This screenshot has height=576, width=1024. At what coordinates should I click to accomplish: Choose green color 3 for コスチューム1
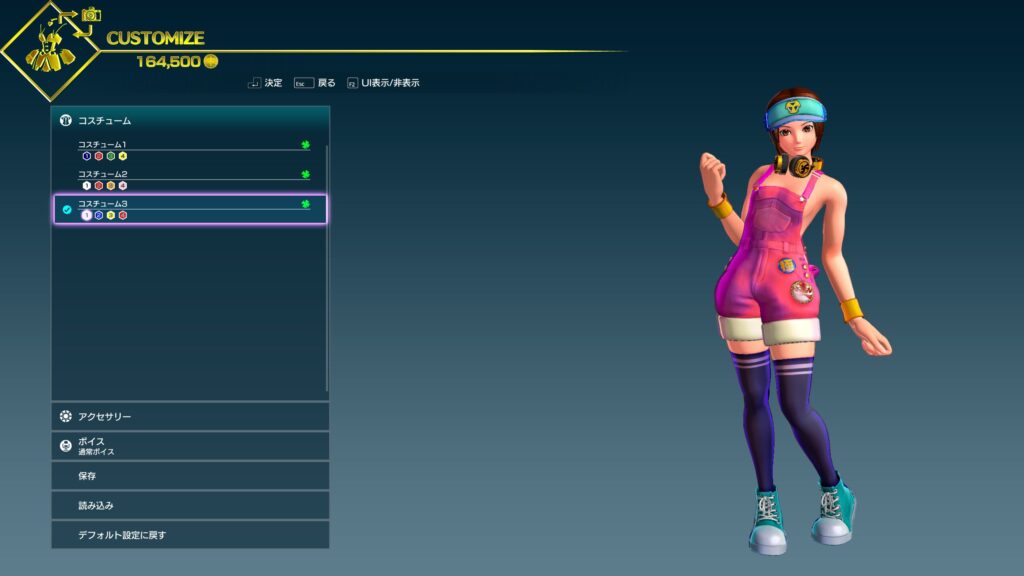tap(110, 156)
